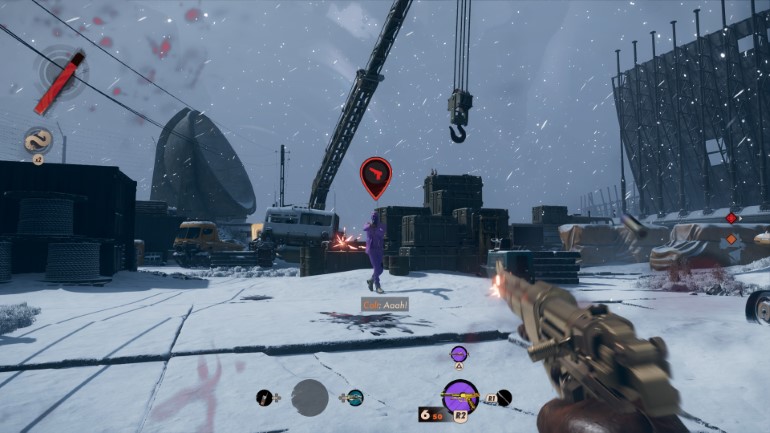Switch to the small purple alternate weapon icon
Image resolution: width=770 pixels, height=433 pixels.
pos(459,353)
